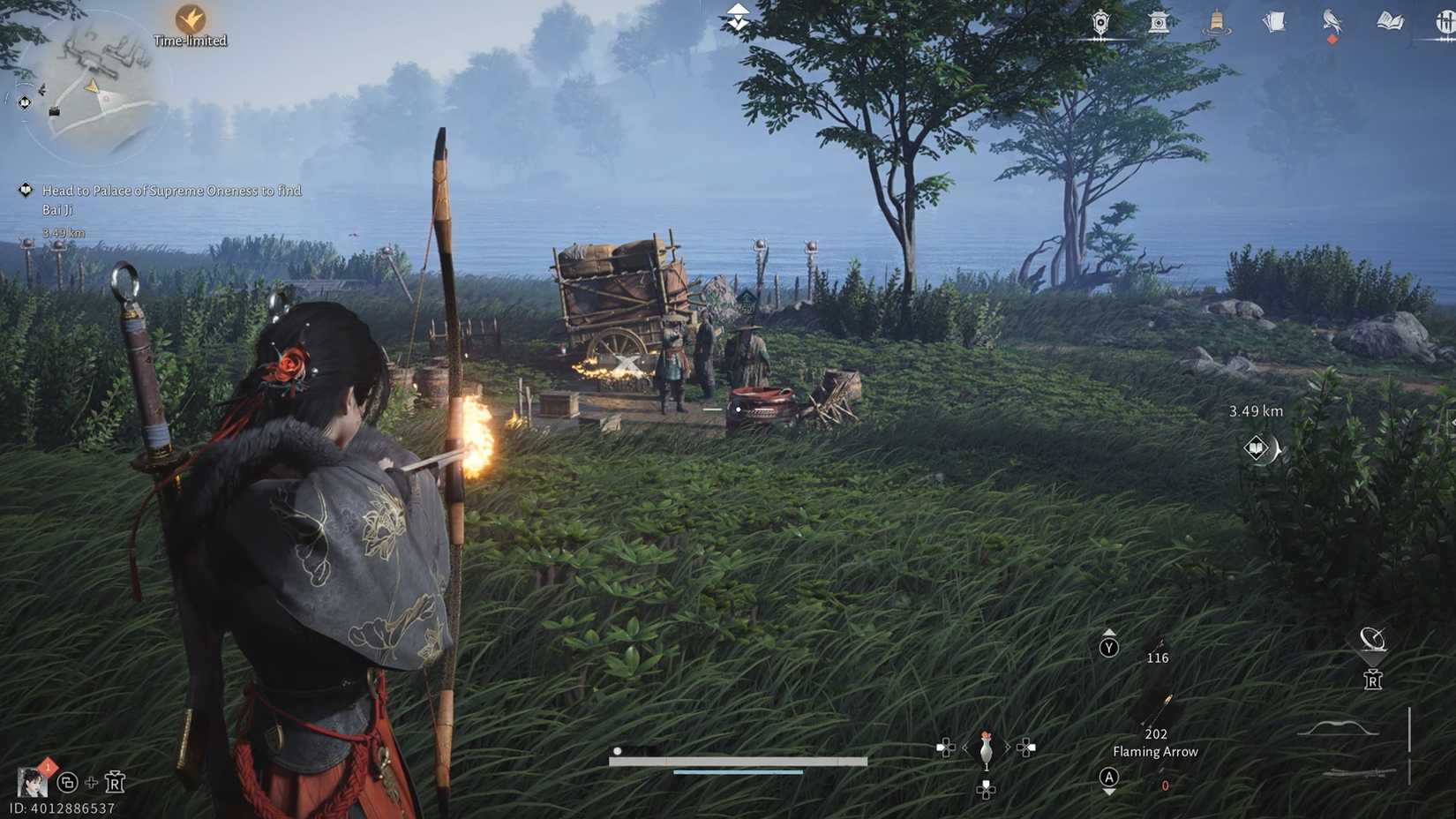Image resolution: width=1456 pixels, height=819 pixels.
Task: Open the bell tower event icon
Action: click(x=1216, y=22)
